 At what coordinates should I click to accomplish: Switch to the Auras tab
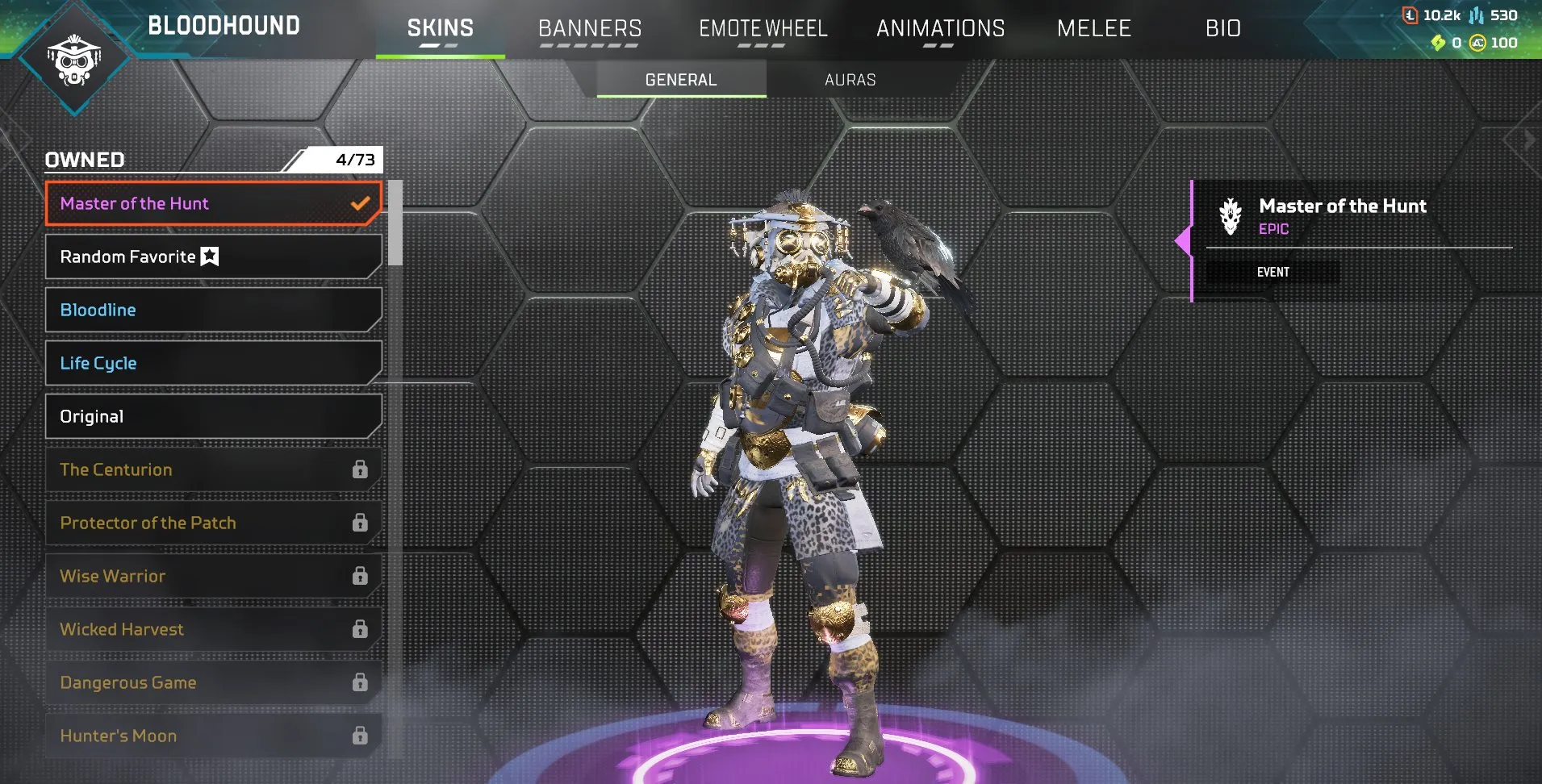coord(850,79)
